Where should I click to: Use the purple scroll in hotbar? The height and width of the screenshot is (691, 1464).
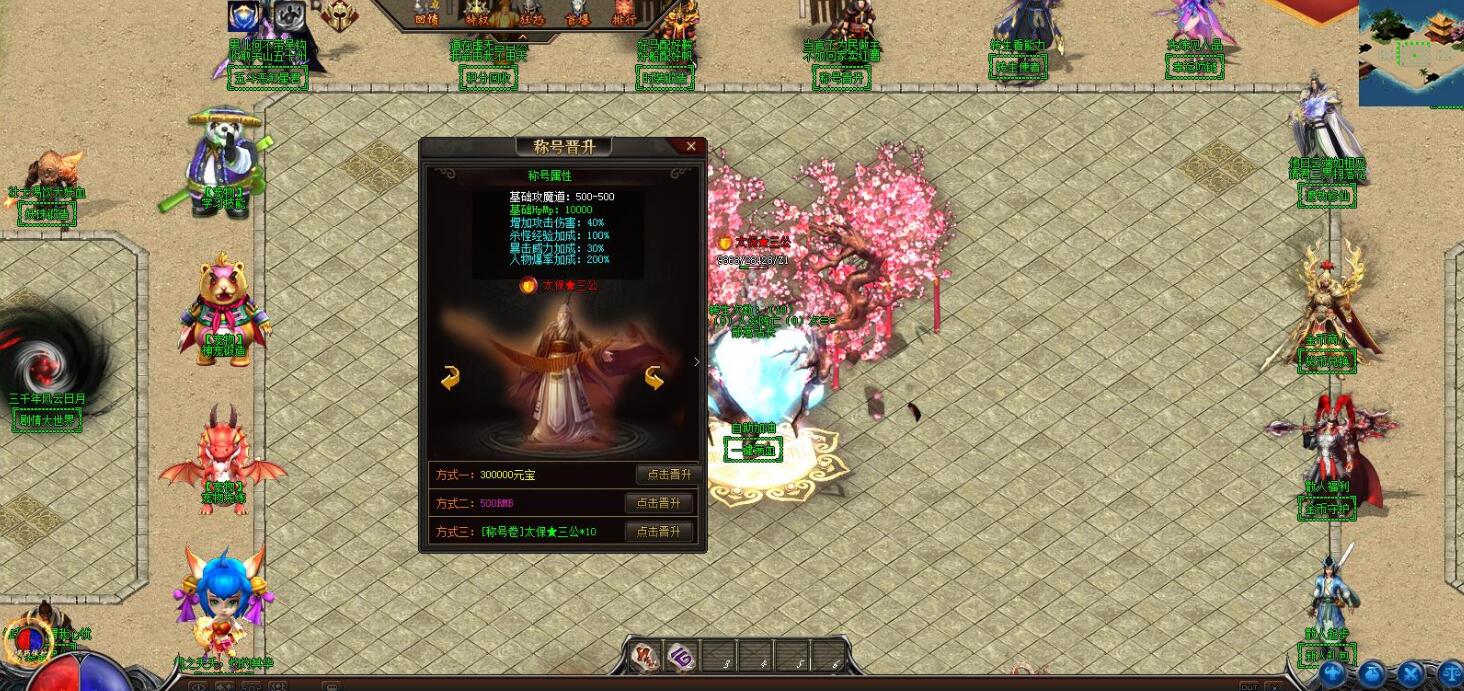click(x=682, y=656)
